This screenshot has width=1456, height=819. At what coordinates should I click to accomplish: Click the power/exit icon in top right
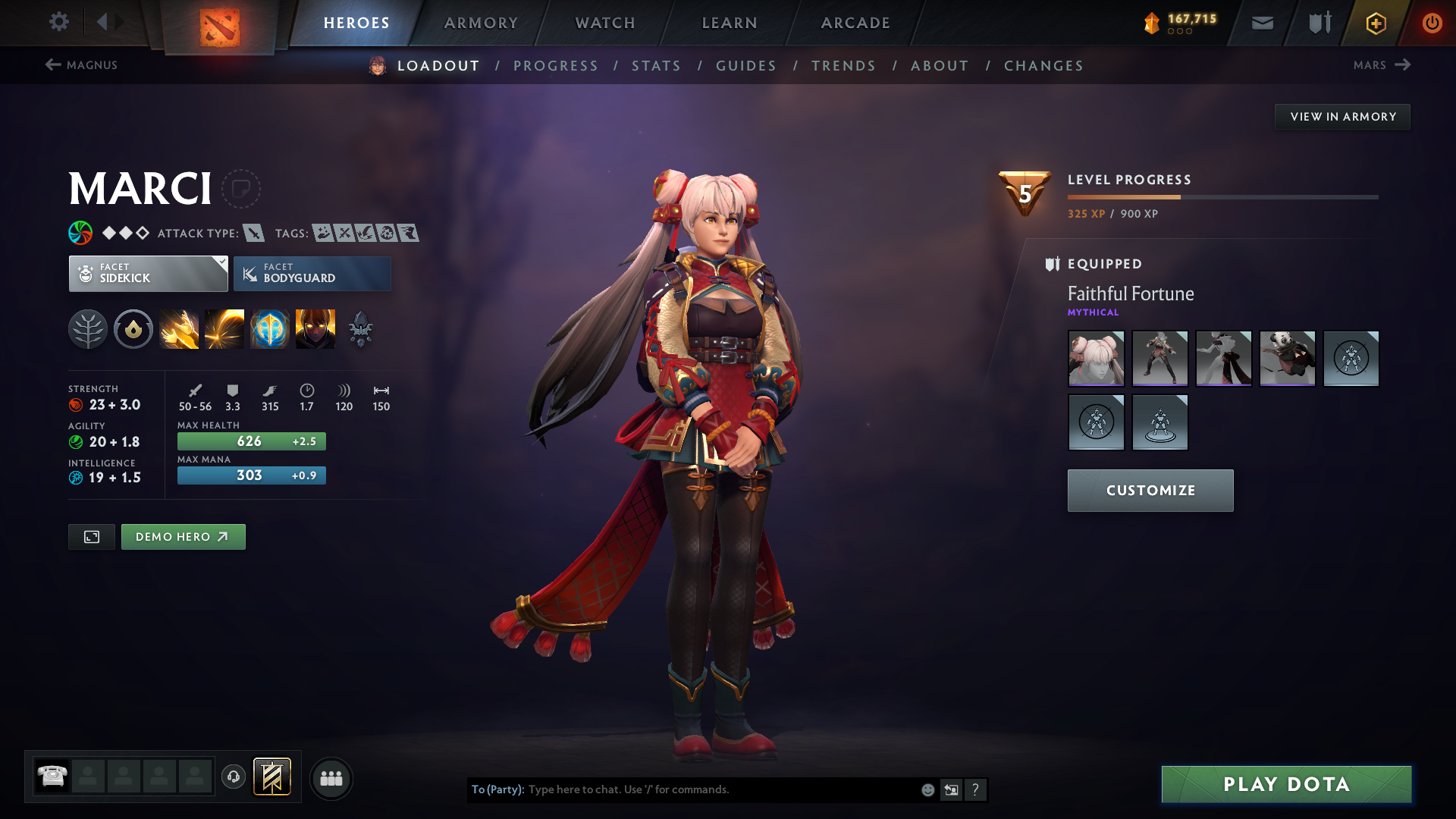click(1432, 23)
